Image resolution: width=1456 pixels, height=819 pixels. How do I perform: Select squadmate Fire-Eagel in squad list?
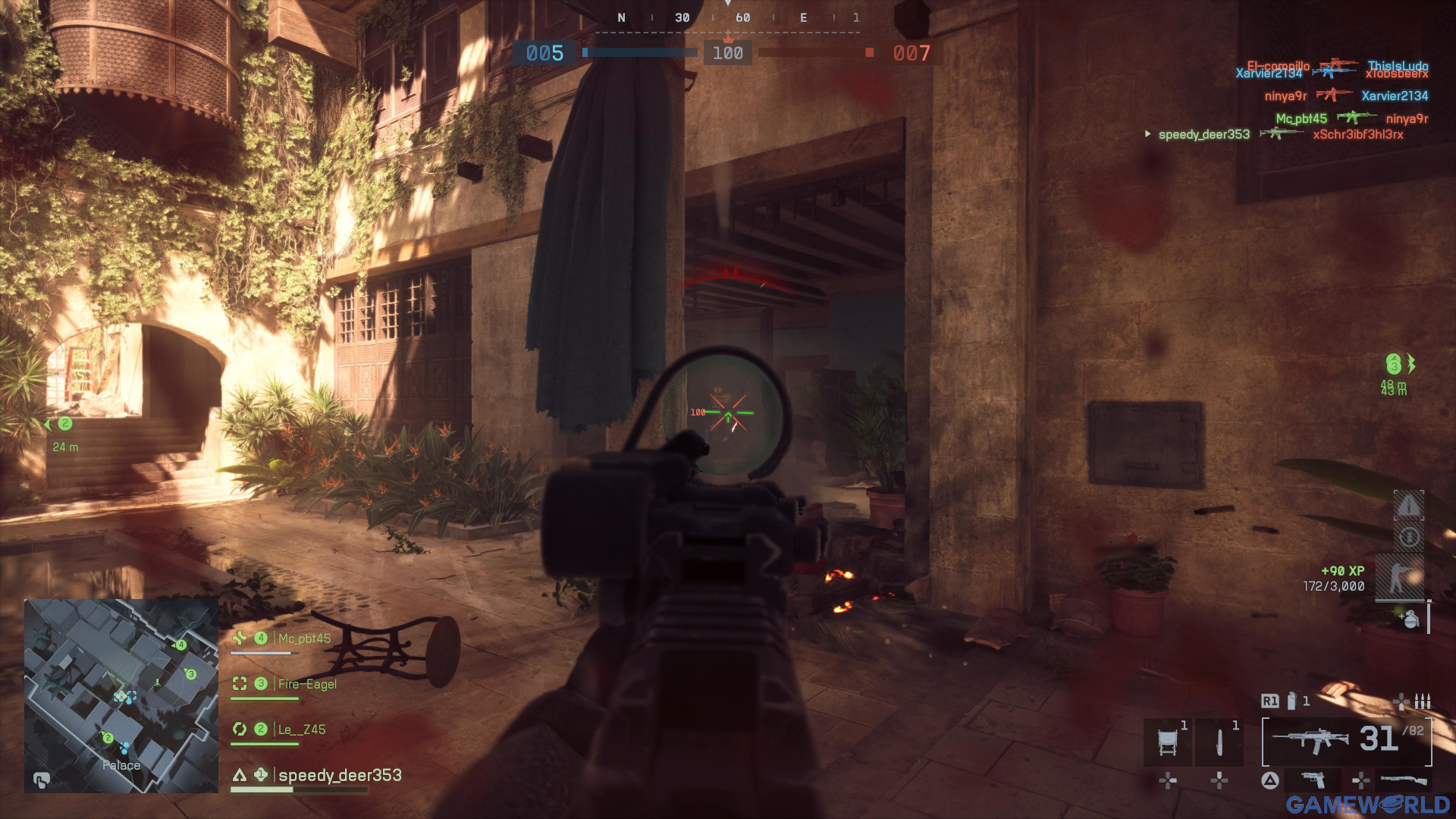[x=307, y=684]
